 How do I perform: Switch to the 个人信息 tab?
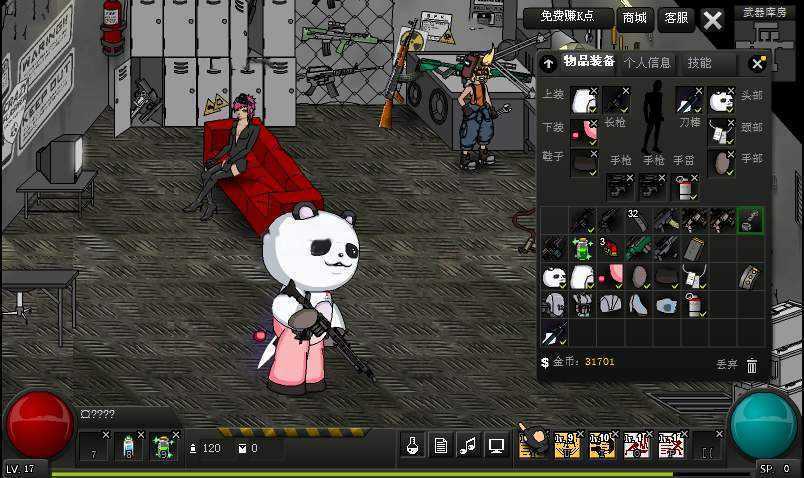tap(647, 62)
